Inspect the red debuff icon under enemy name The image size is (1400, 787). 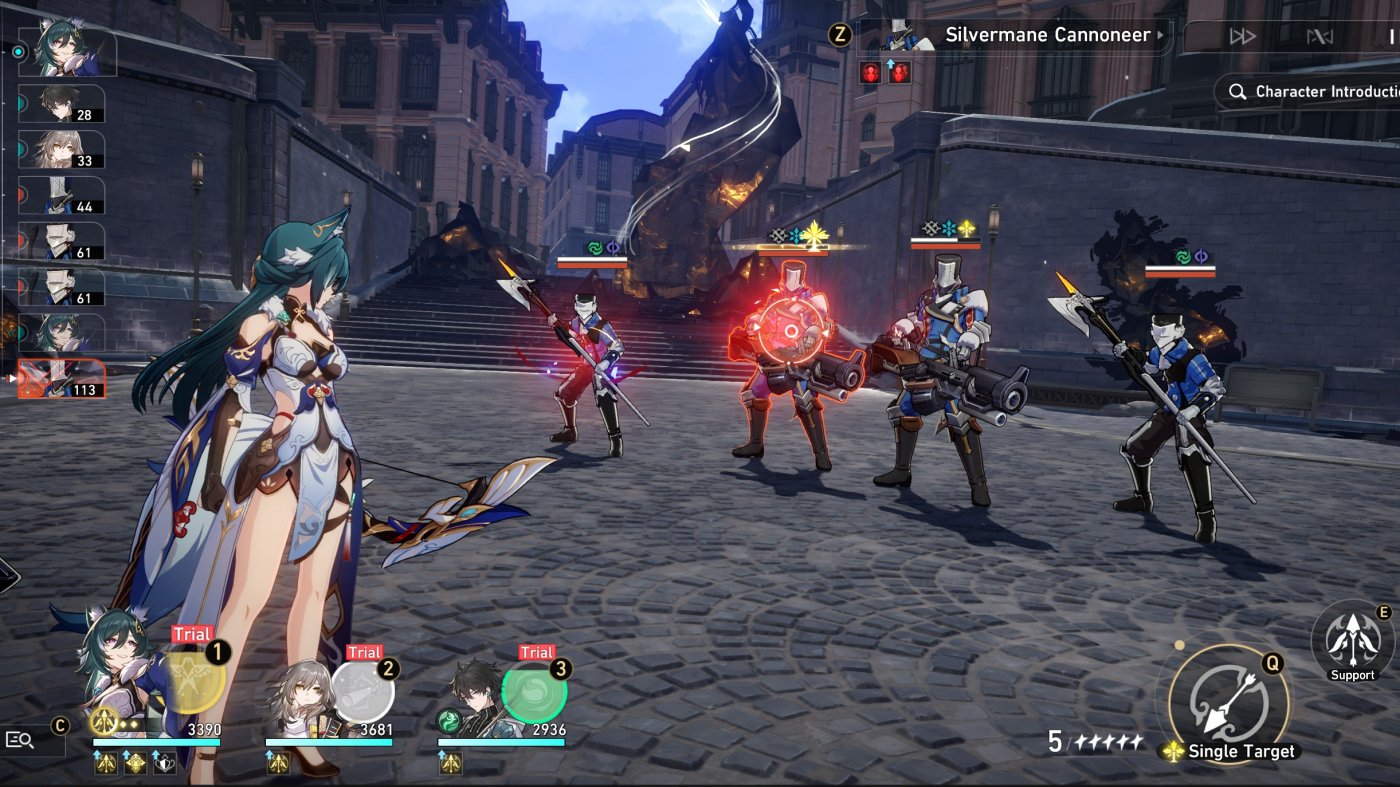pyautogui.click(x=870, y=73)
